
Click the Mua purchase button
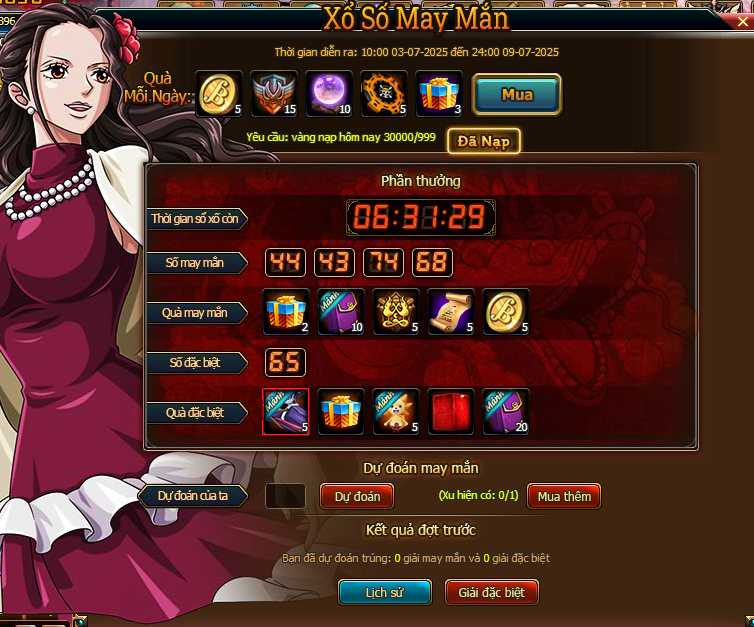point(516,95)
